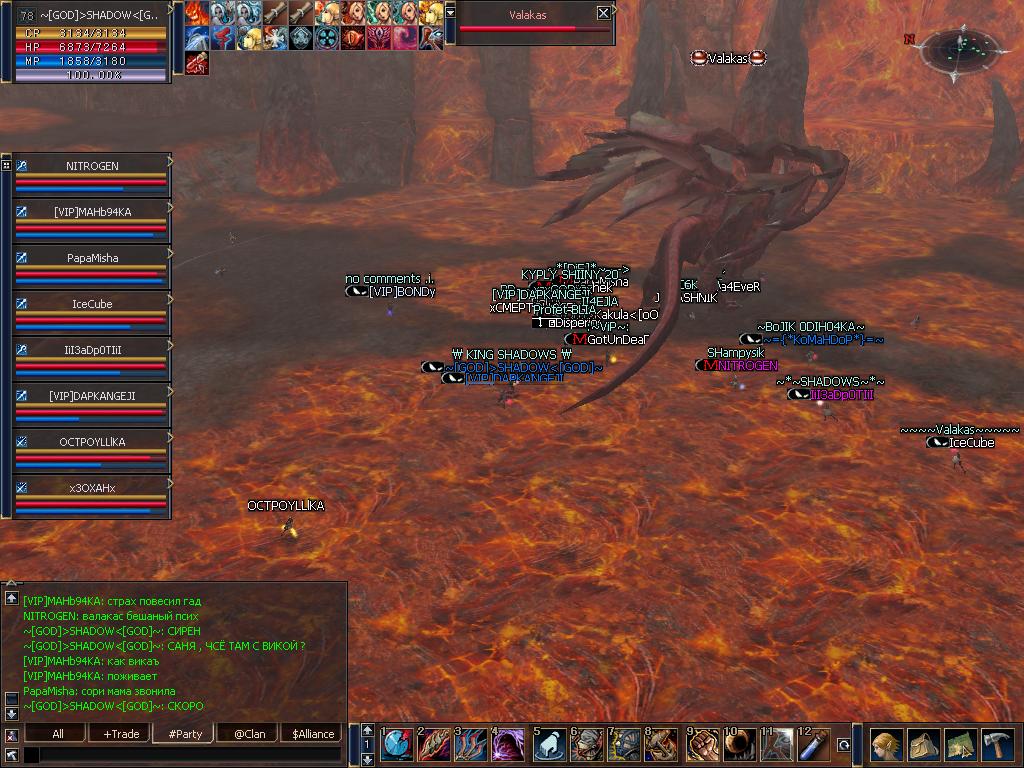Viewport: 1024px width, 768px height.
Task: Click the chat text input field
Action: click(190, 755)
